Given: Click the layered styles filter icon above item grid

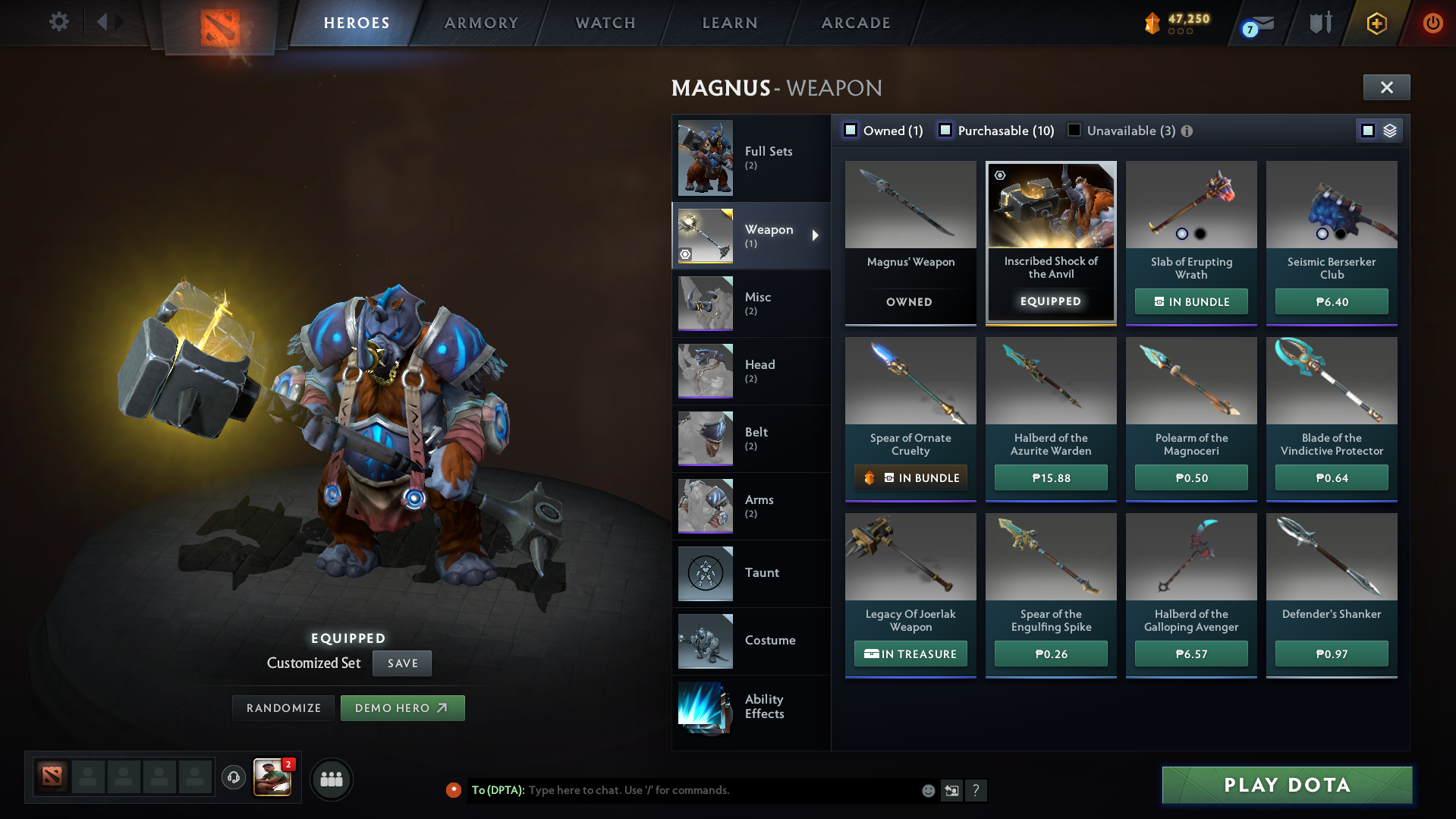Looking at the screenshot, I should (x=1389, y=130).
